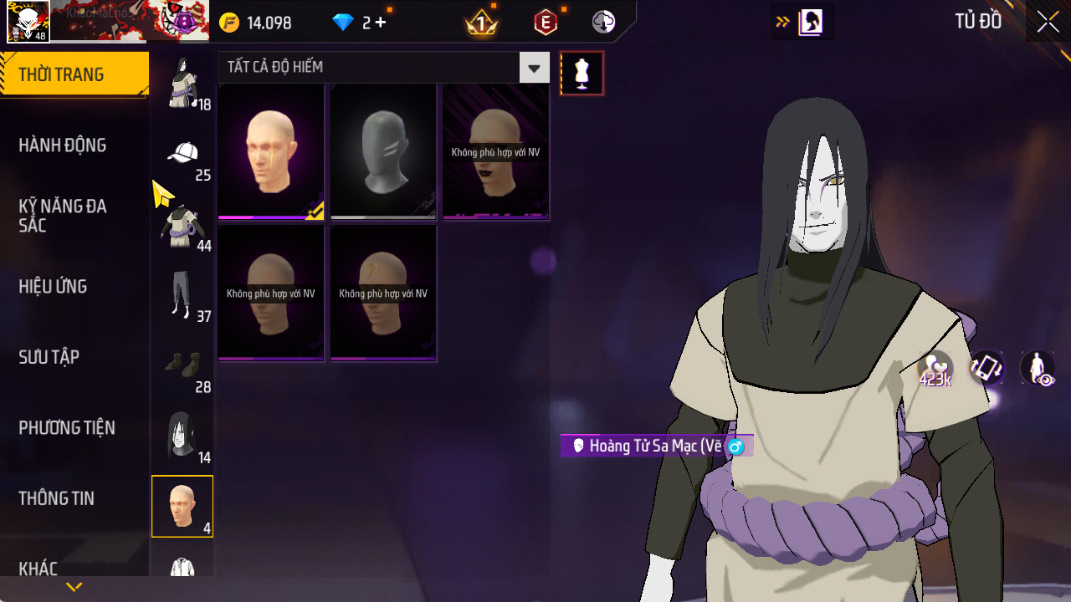Close the wardrobe with the X button
Screen dimensions: 1071x602
(1047, 22)
